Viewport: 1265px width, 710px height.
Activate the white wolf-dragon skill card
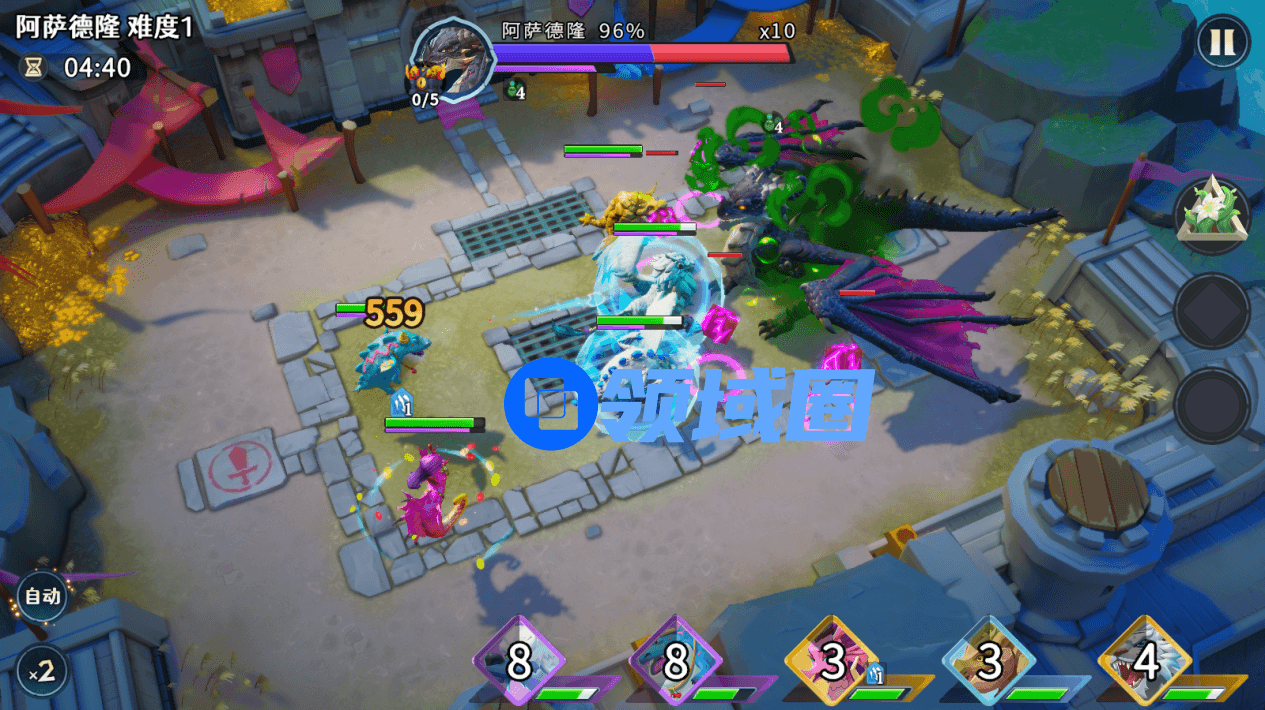tap(1146, 662)
